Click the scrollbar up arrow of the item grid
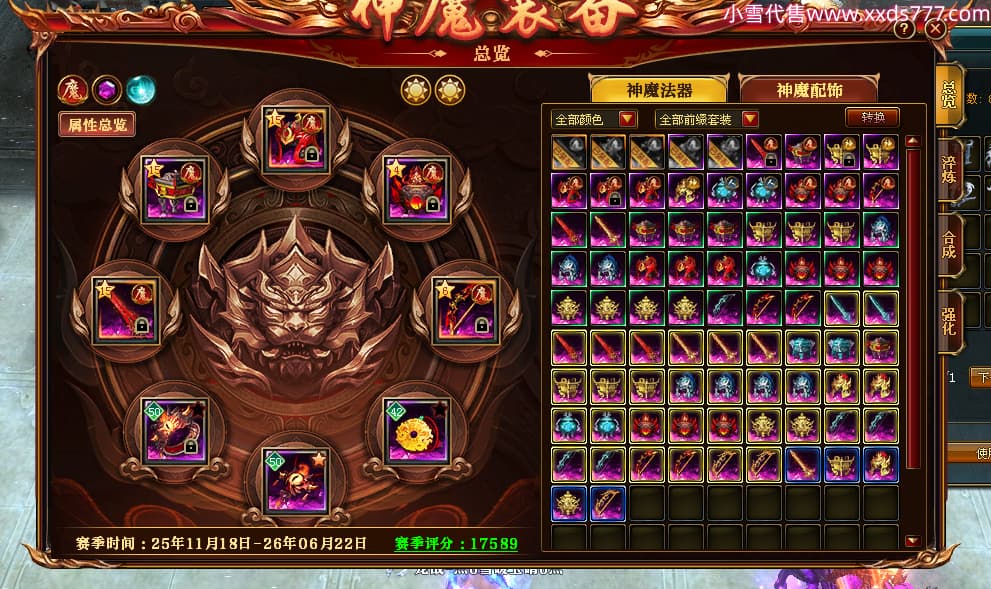This screenshot has width=991, height=589. (911, 142)
